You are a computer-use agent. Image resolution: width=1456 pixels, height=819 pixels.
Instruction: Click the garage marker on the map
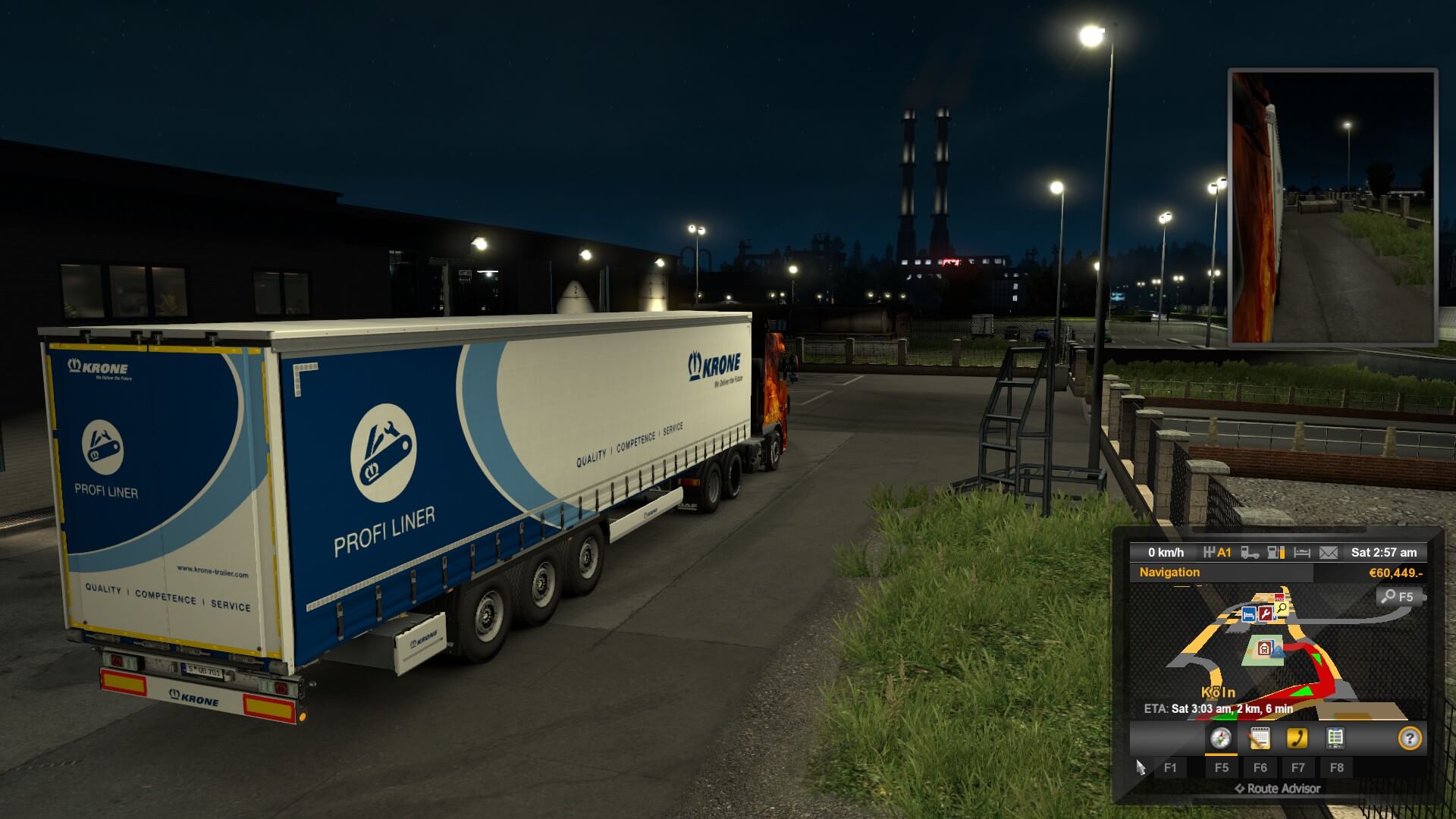click(x=1264, y=648)
